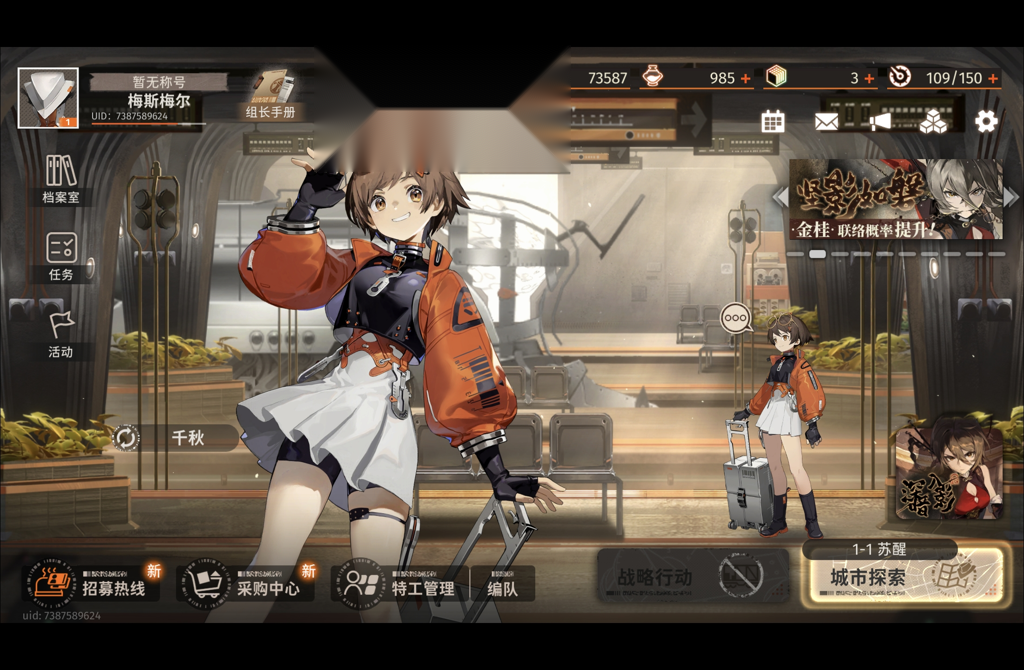The width and height of the screenshot is (1024, 670).
Task: Open the player profile avatar
Action: tap(48, 98)
